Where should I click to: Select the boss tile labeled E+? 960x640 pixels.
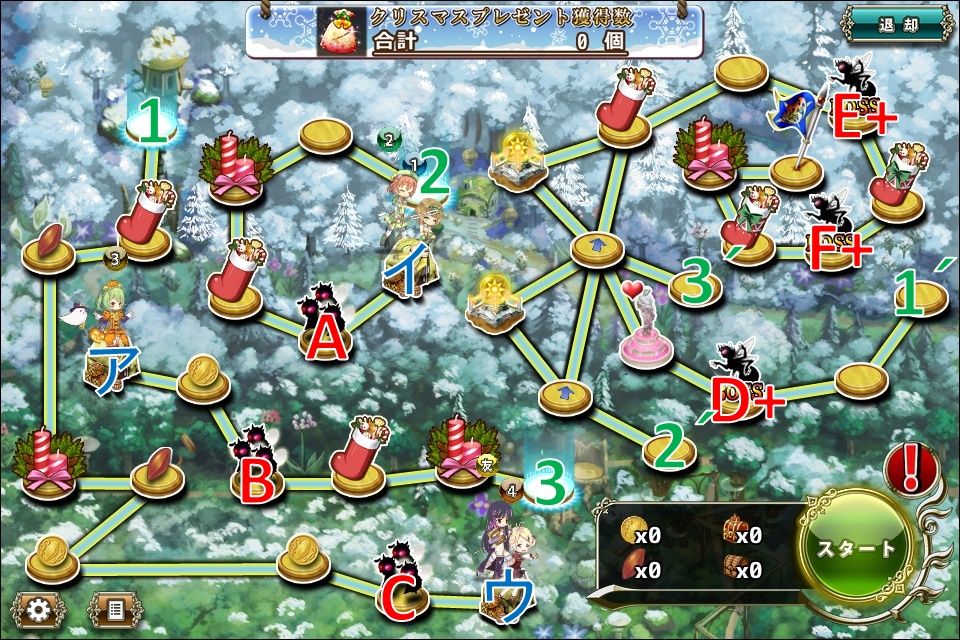click(x=855, y=100)
